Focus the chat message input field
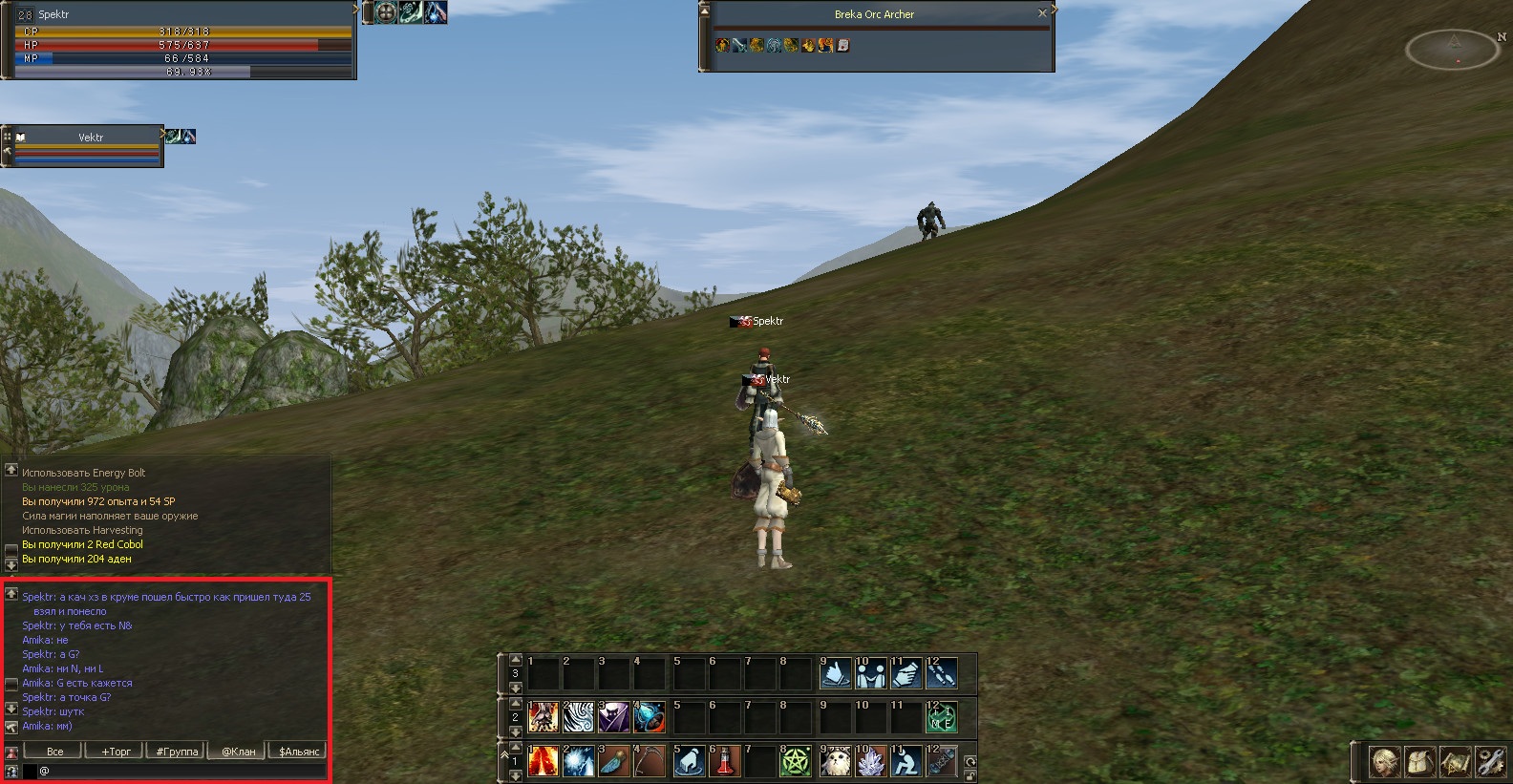 (181, 771)
